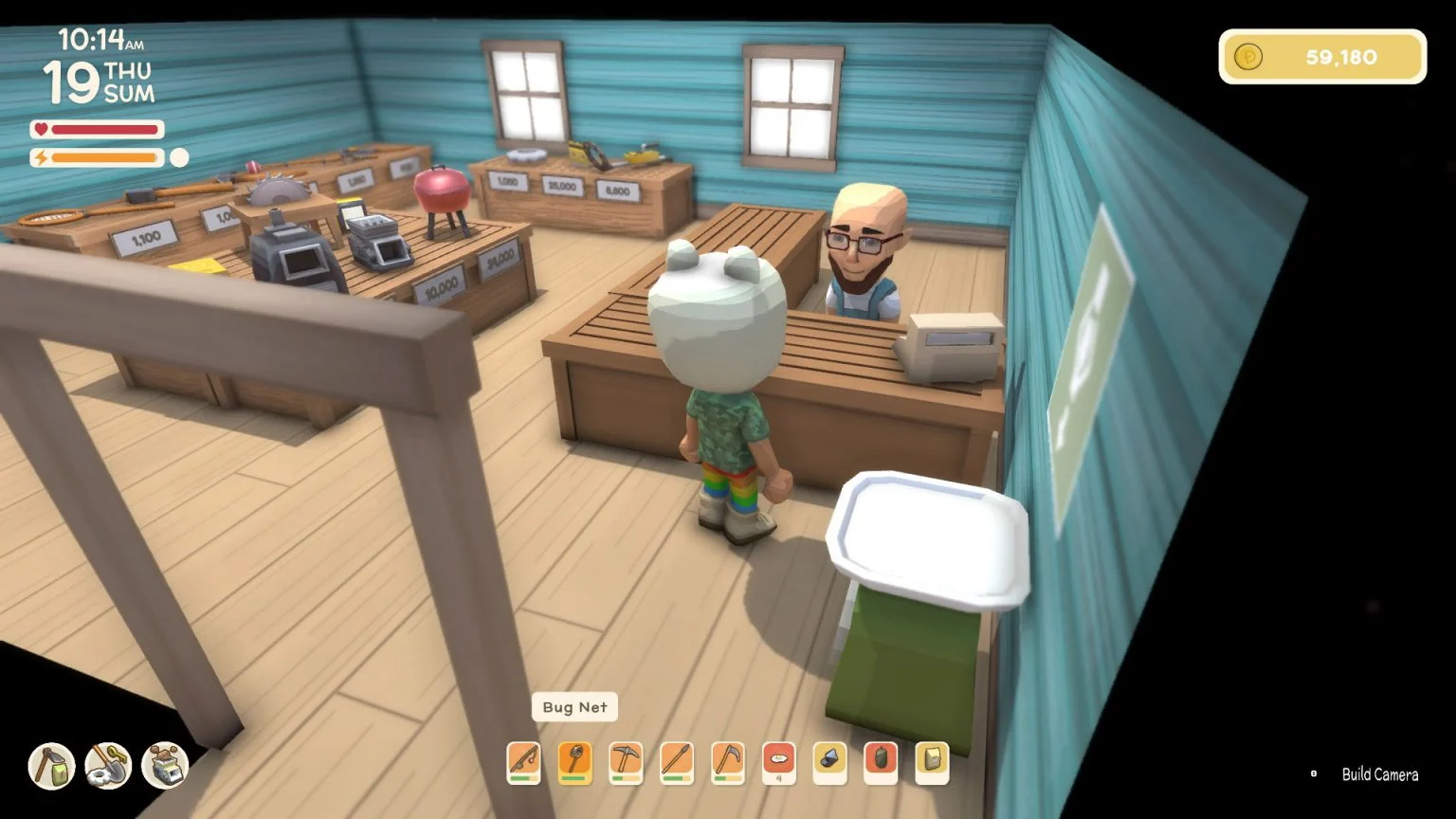
Task: Pick the tan bag hotbar slot
Action: [933, 761]
